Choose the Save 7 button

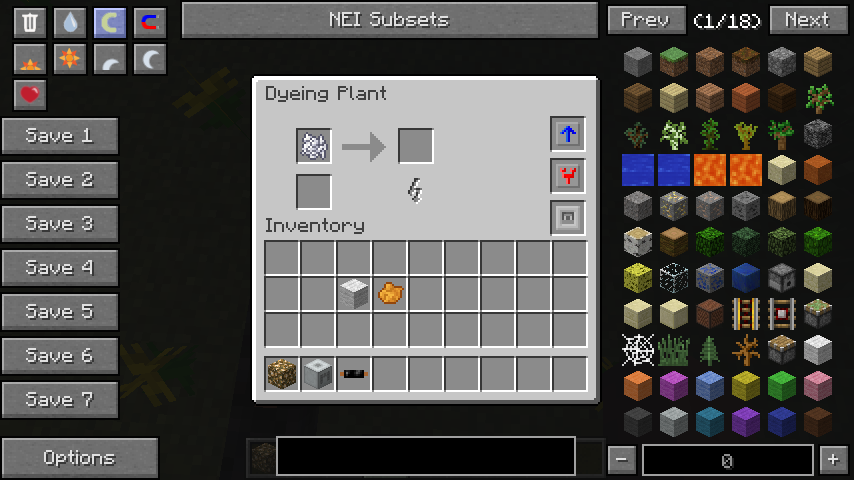(x=59, y=400)
